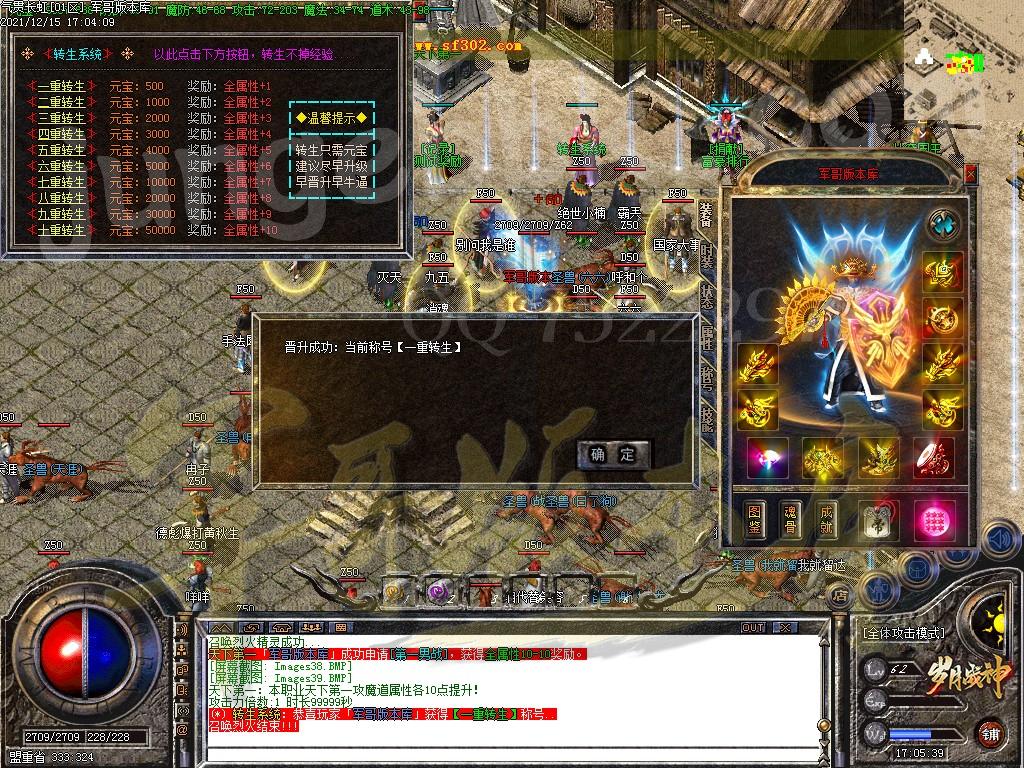Open the 成就 achievements button

pyautogui.click(x=825, y=521)
